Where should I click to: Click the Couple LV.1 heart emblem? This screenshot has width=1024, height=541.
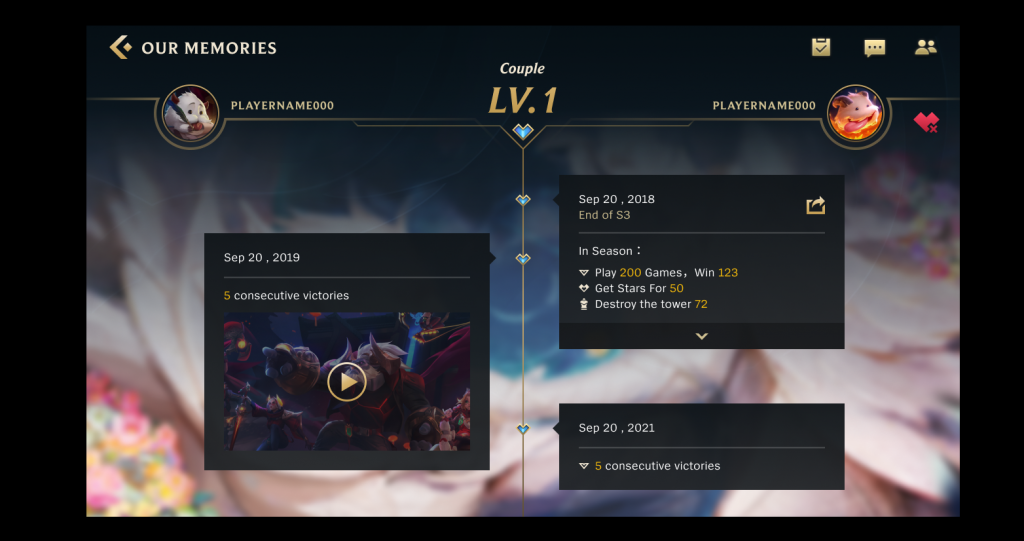pos(523,131)
